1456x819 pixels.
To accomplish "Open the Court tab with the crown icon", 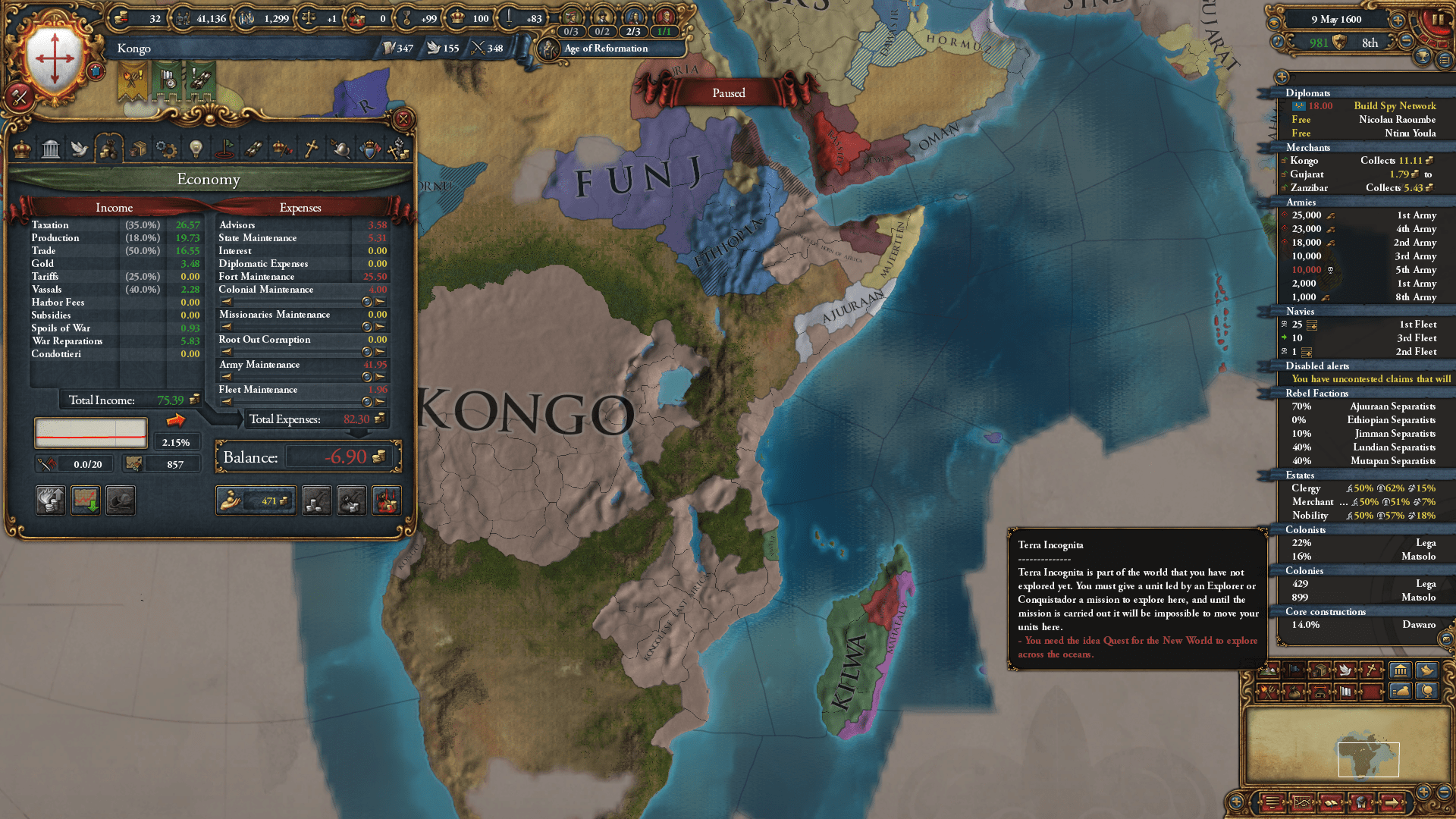I will [x=21, y=149].
